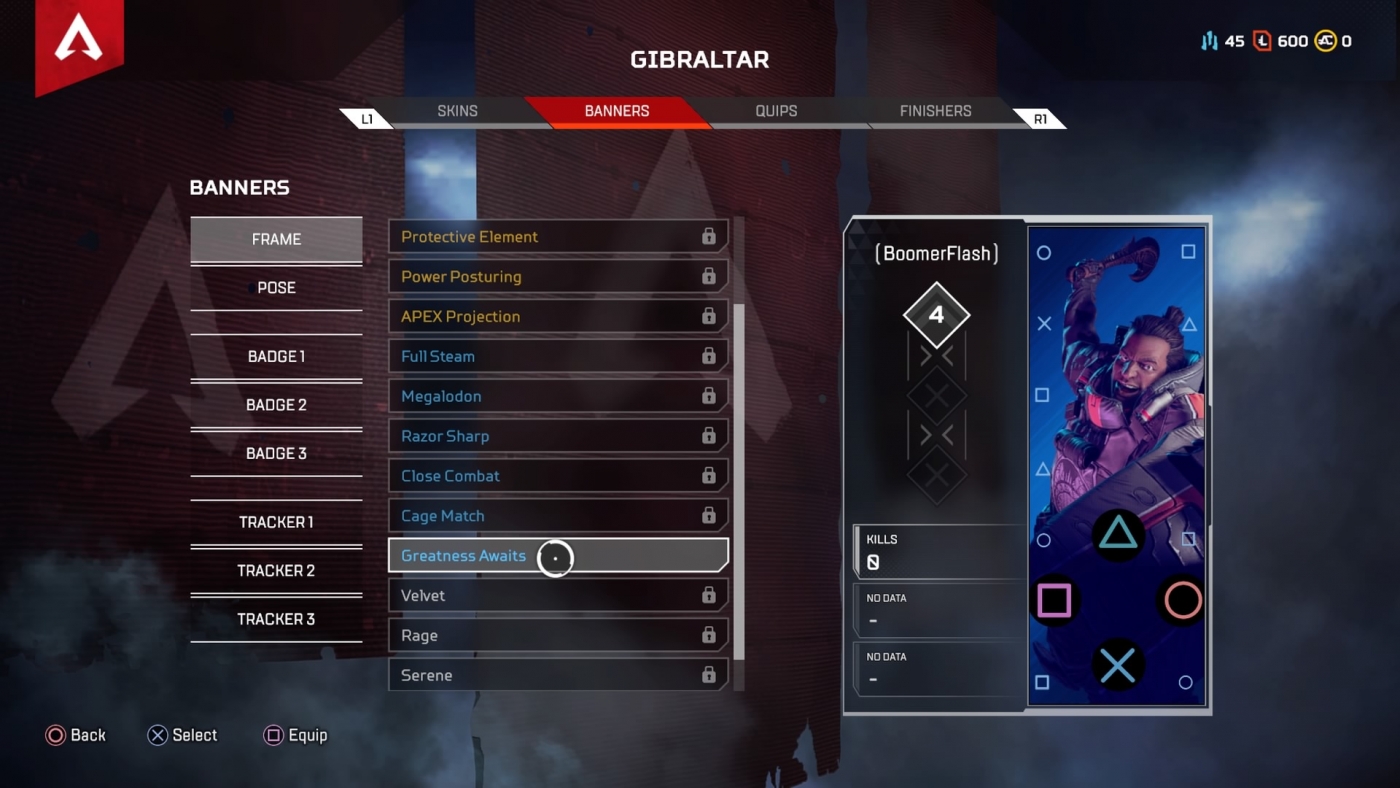Click the Apex Coins icon
The image size is (1400, 788).
1326,41
